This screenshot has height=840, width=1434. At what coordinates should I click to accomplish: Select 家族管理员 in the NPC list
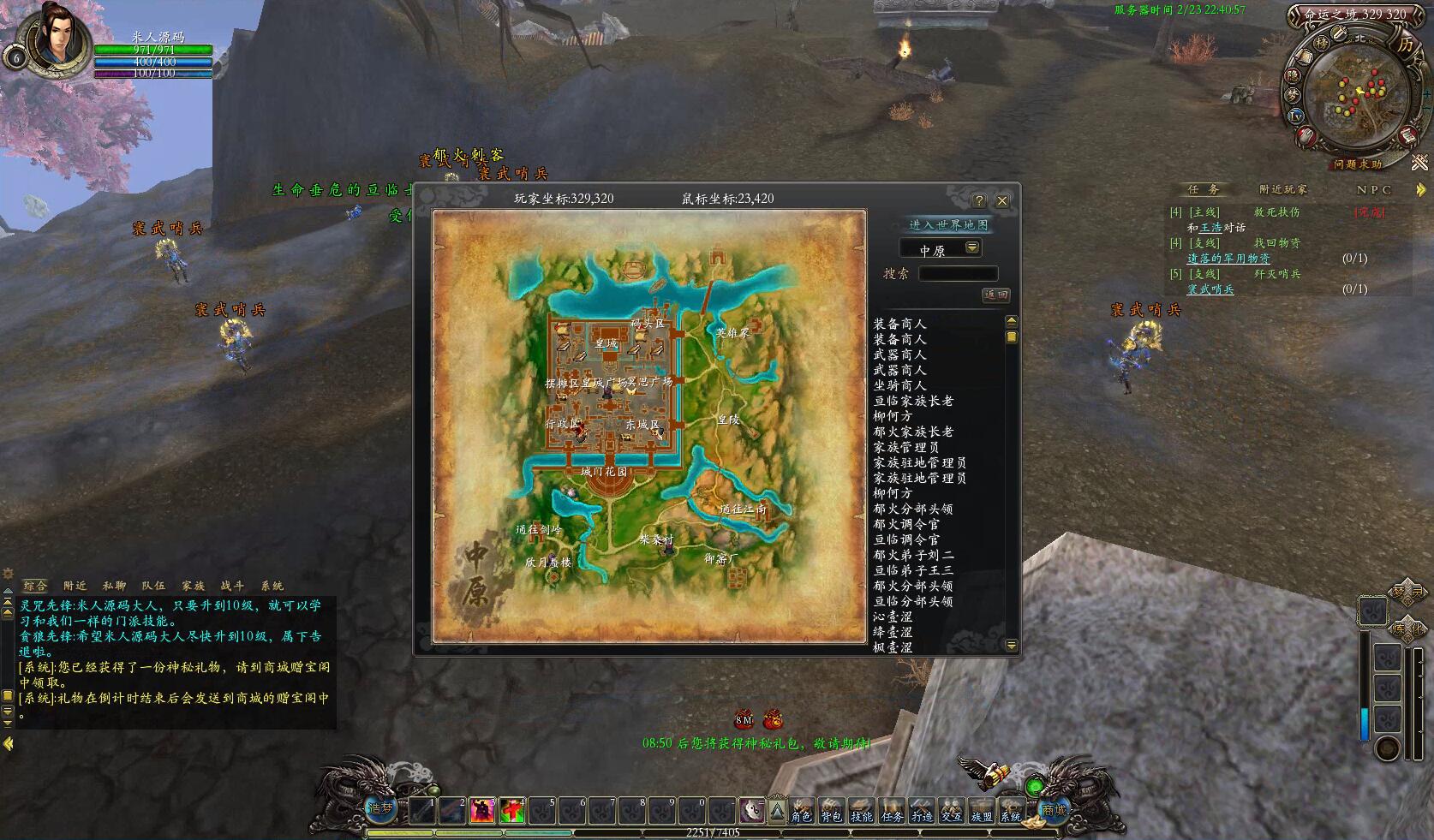pos(905,447)
